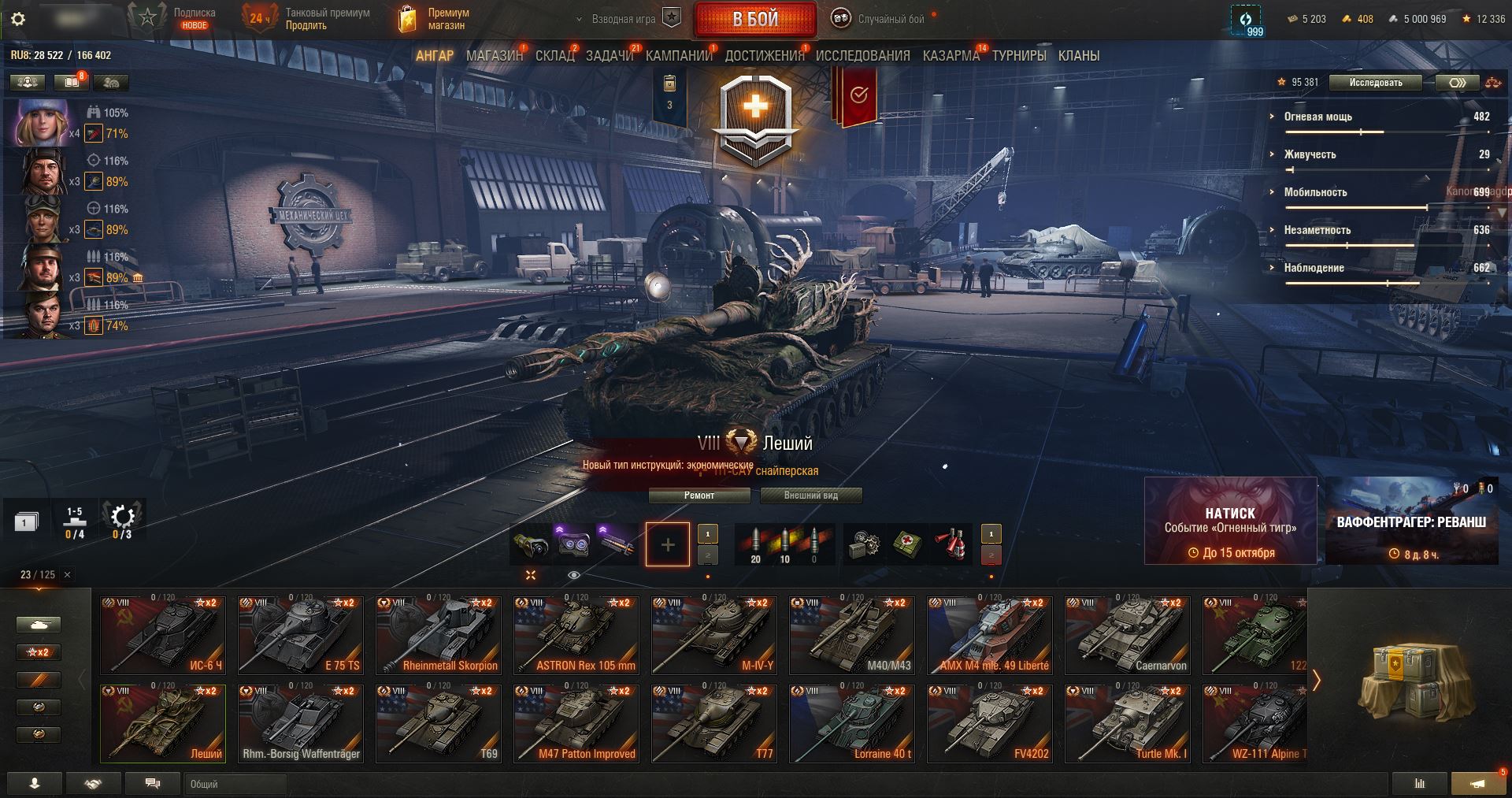The width and height of the screenshot is (1512, 798).
Task: Select the Lorraine 40 t tank
Action: tap(852, 723)
